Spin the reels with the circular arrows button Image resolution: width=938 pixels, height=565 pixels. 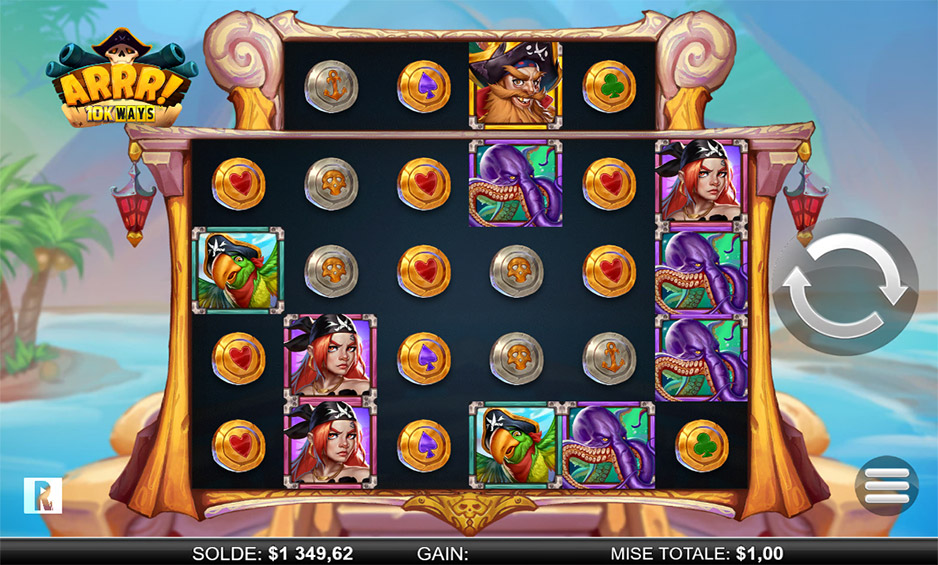coord(845,286)
